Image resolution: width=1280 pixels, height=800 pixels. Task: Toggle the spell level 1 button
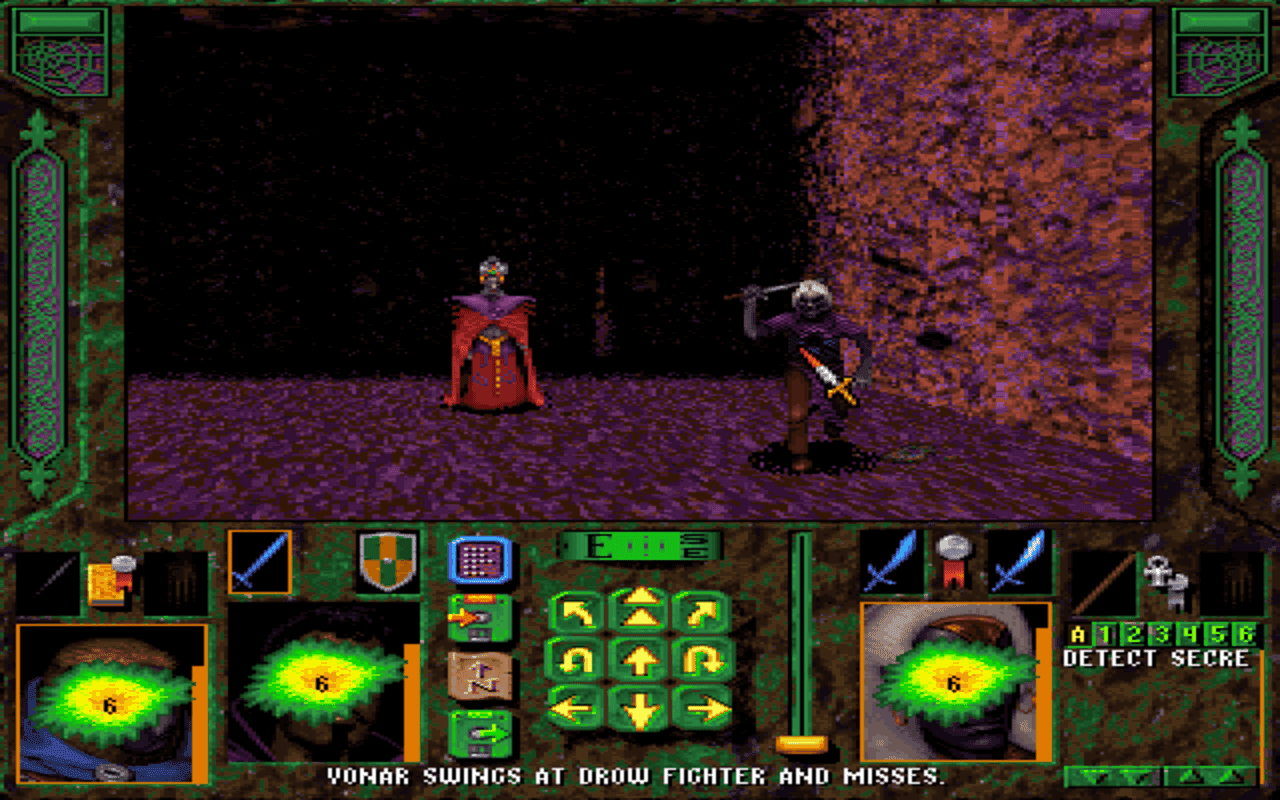click(1104, 632)
